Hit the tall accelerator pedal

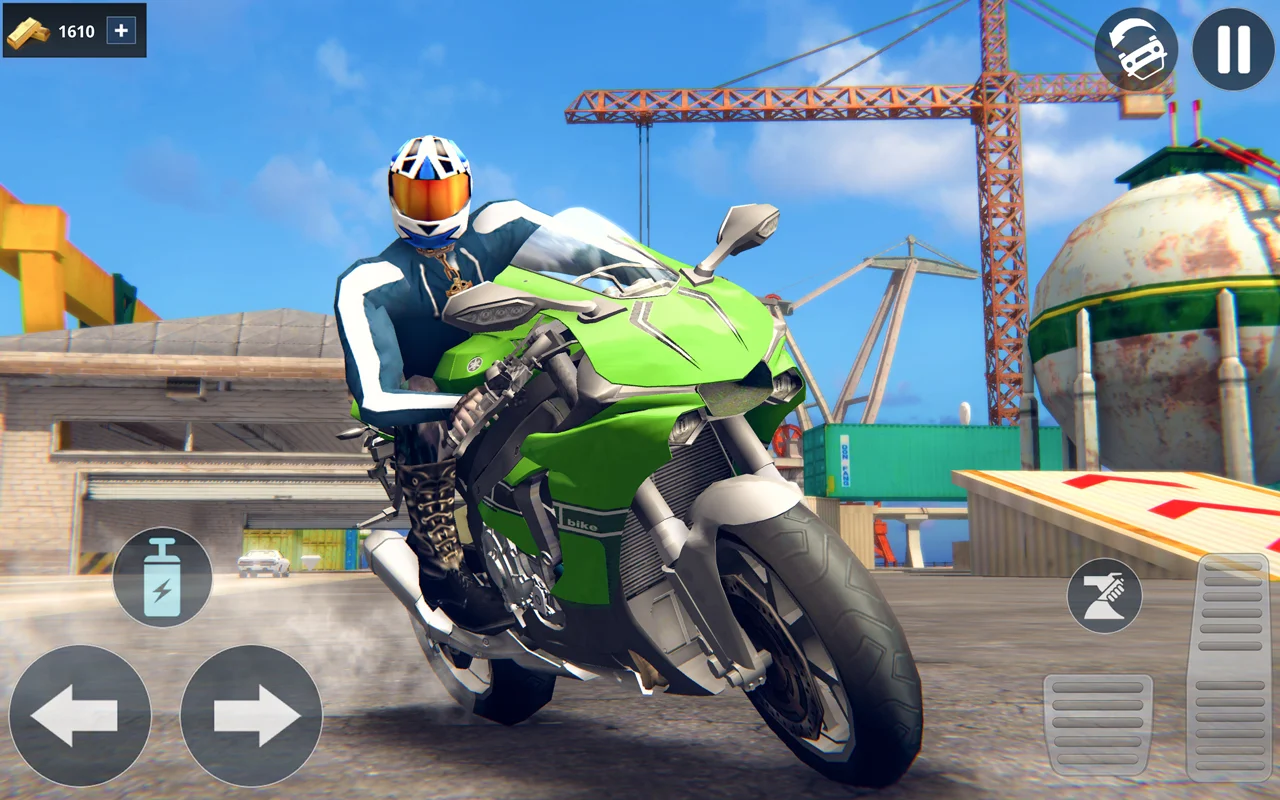tap(1228, 665)
